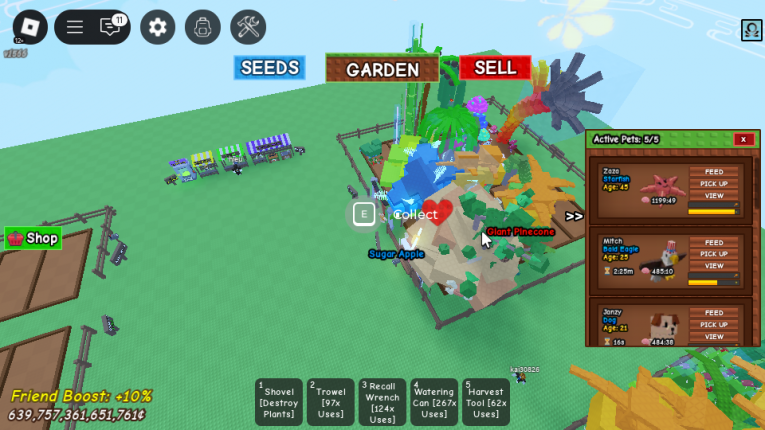The height and width of the screenshot is (430, 765).
Task: Select the Harvest Tool slot
Action: [x=486, y=402]
